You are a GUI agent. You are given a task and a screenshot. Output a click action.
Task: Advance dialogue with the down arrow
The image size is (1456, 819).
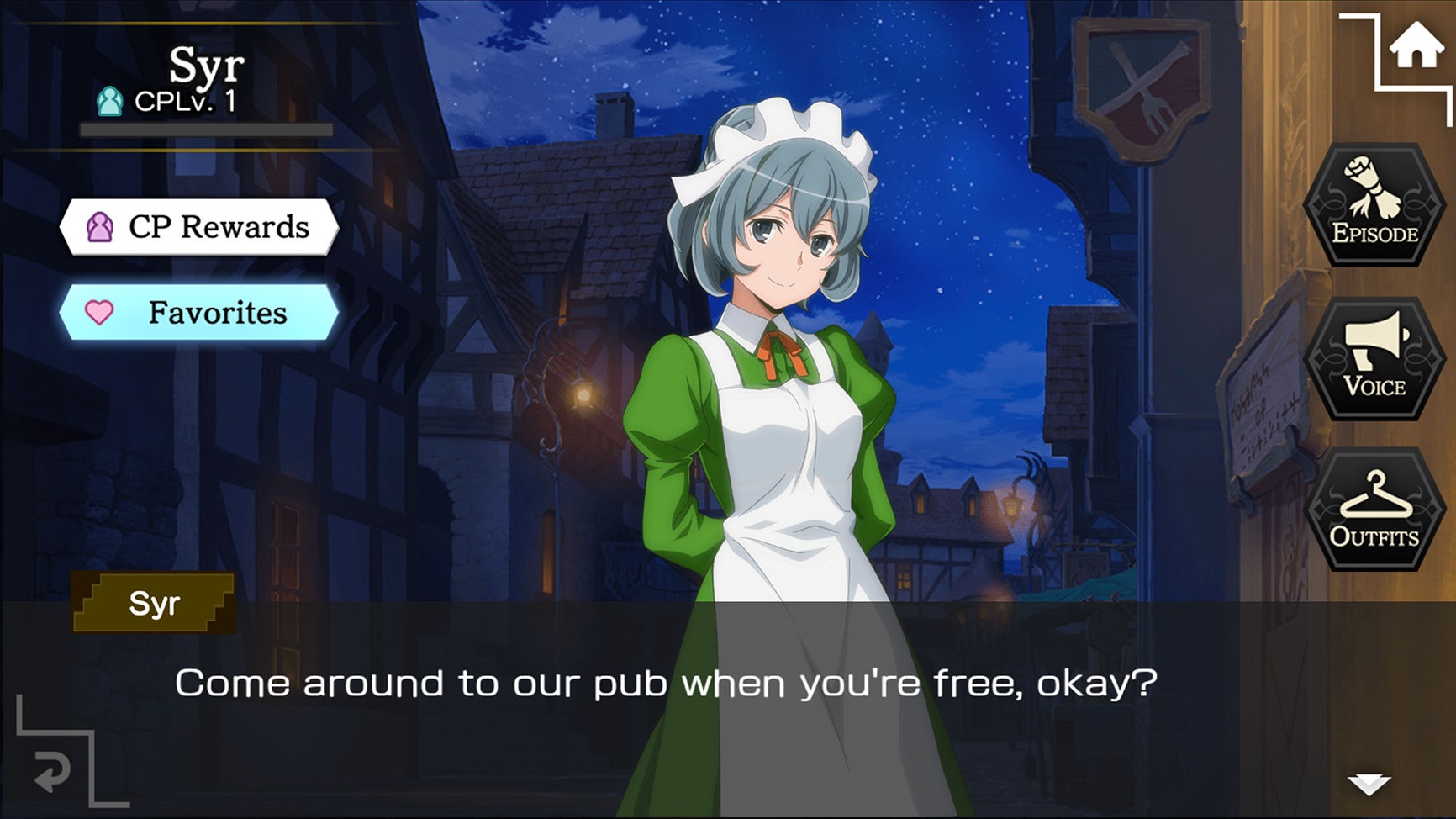click(1369, 785)
